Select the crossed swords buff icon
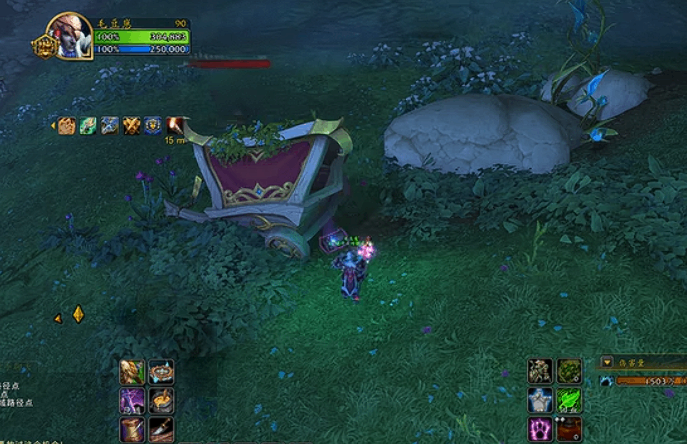The width and height of the screenshot is (687, 444). point(133,125)
